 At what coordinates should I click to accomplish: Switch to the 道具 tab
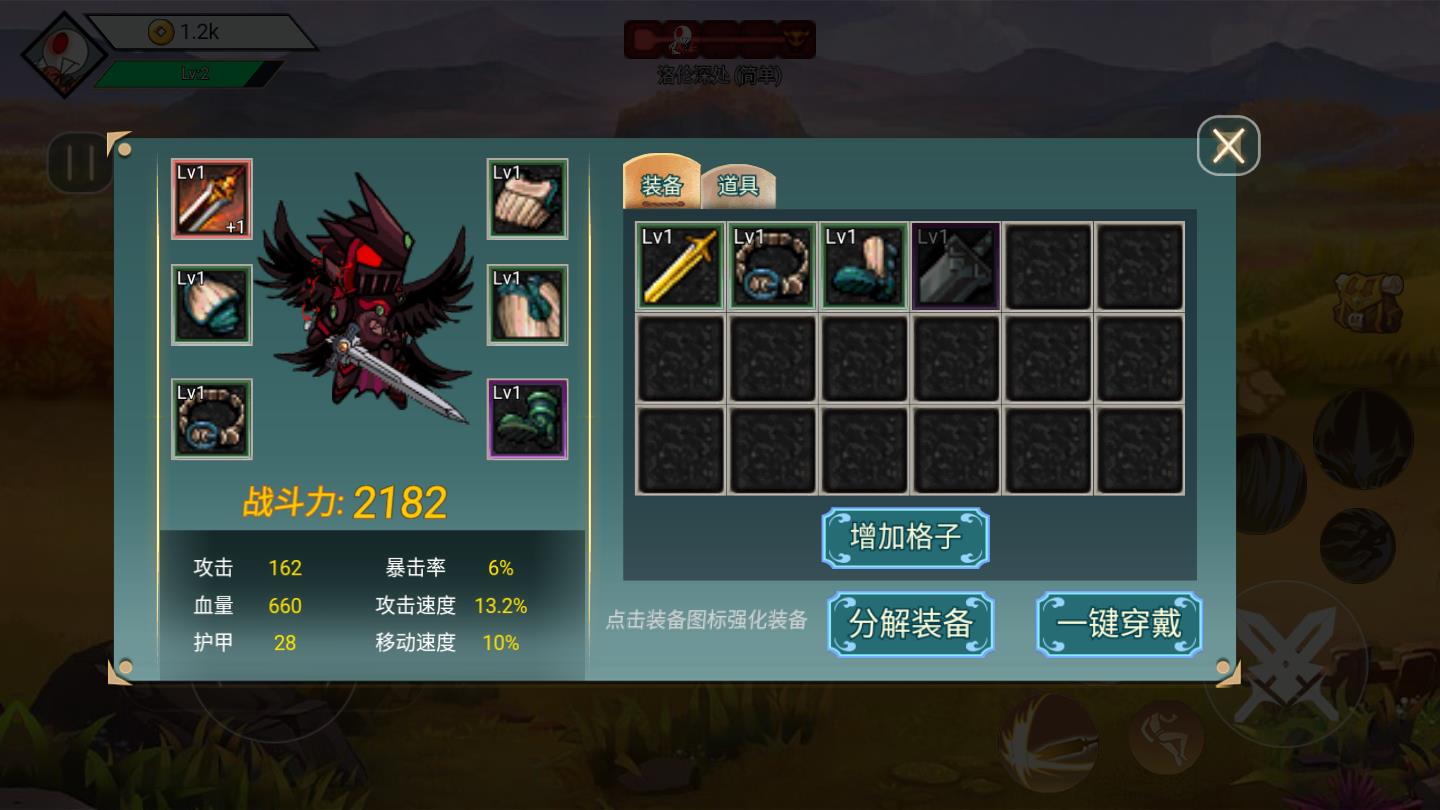pos(740,185)
